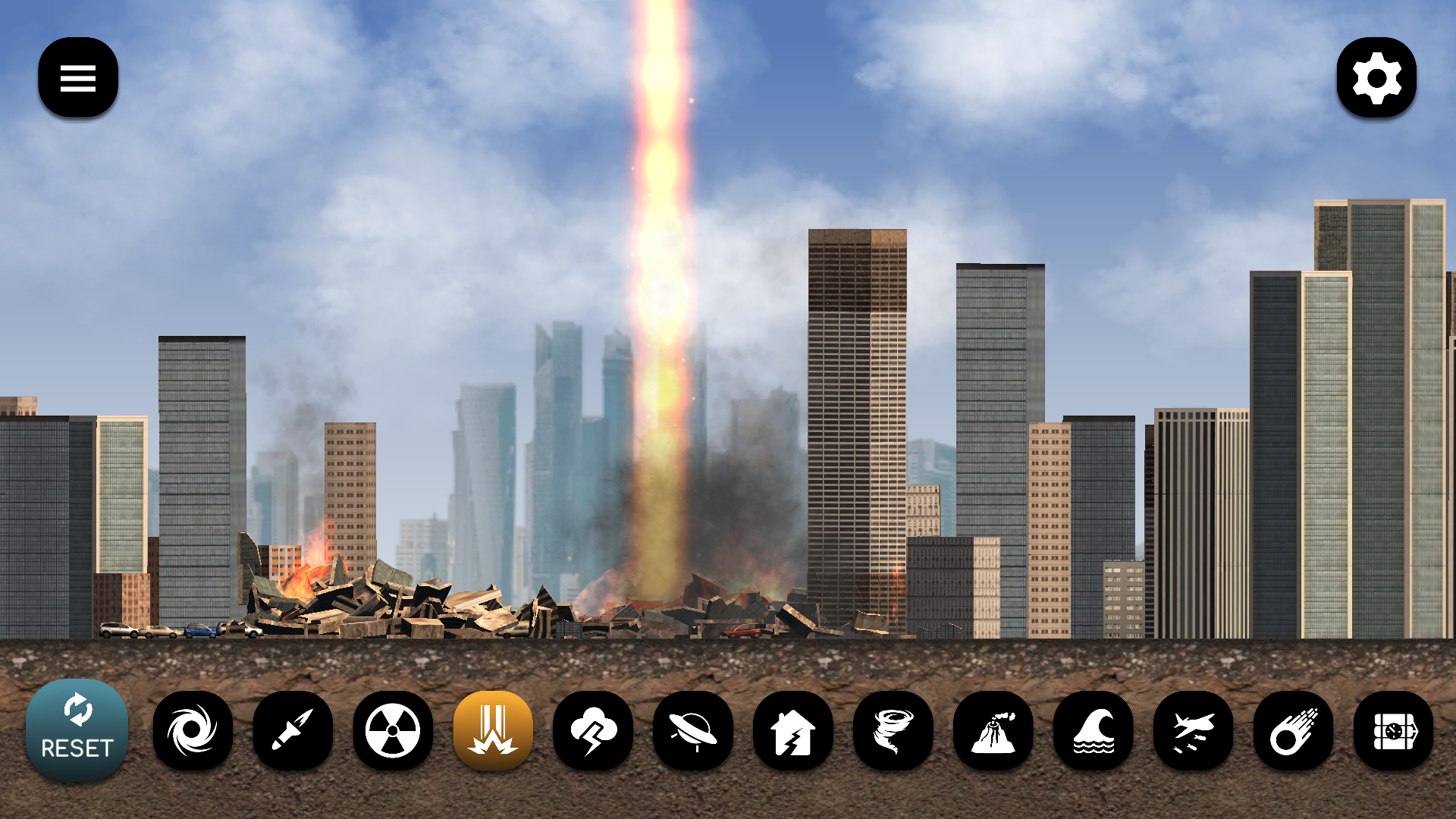
Task: Open the settings gear menu
Action: click(x=1377, y=78)
